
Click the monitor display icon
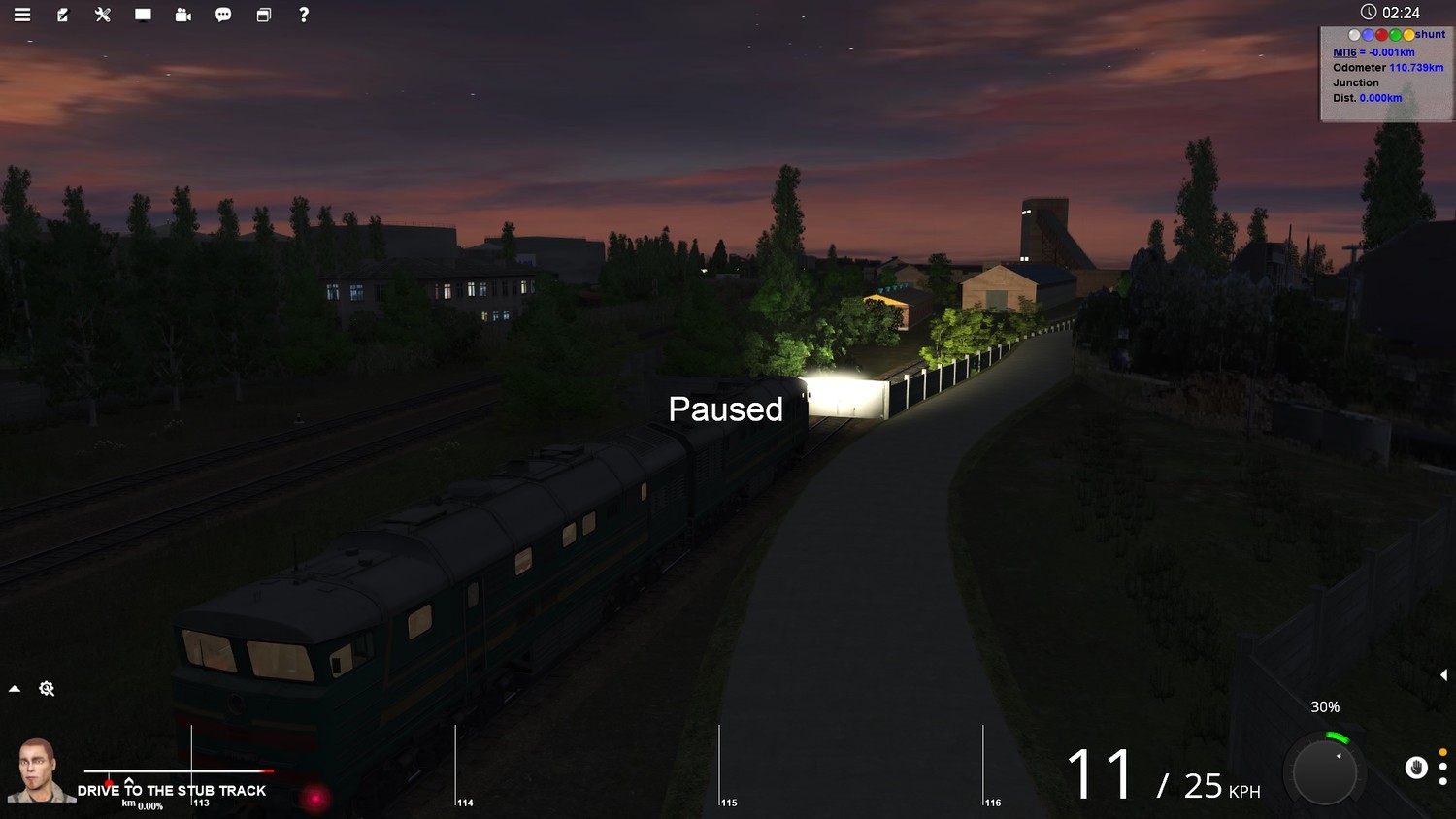[x=143, y=15]
